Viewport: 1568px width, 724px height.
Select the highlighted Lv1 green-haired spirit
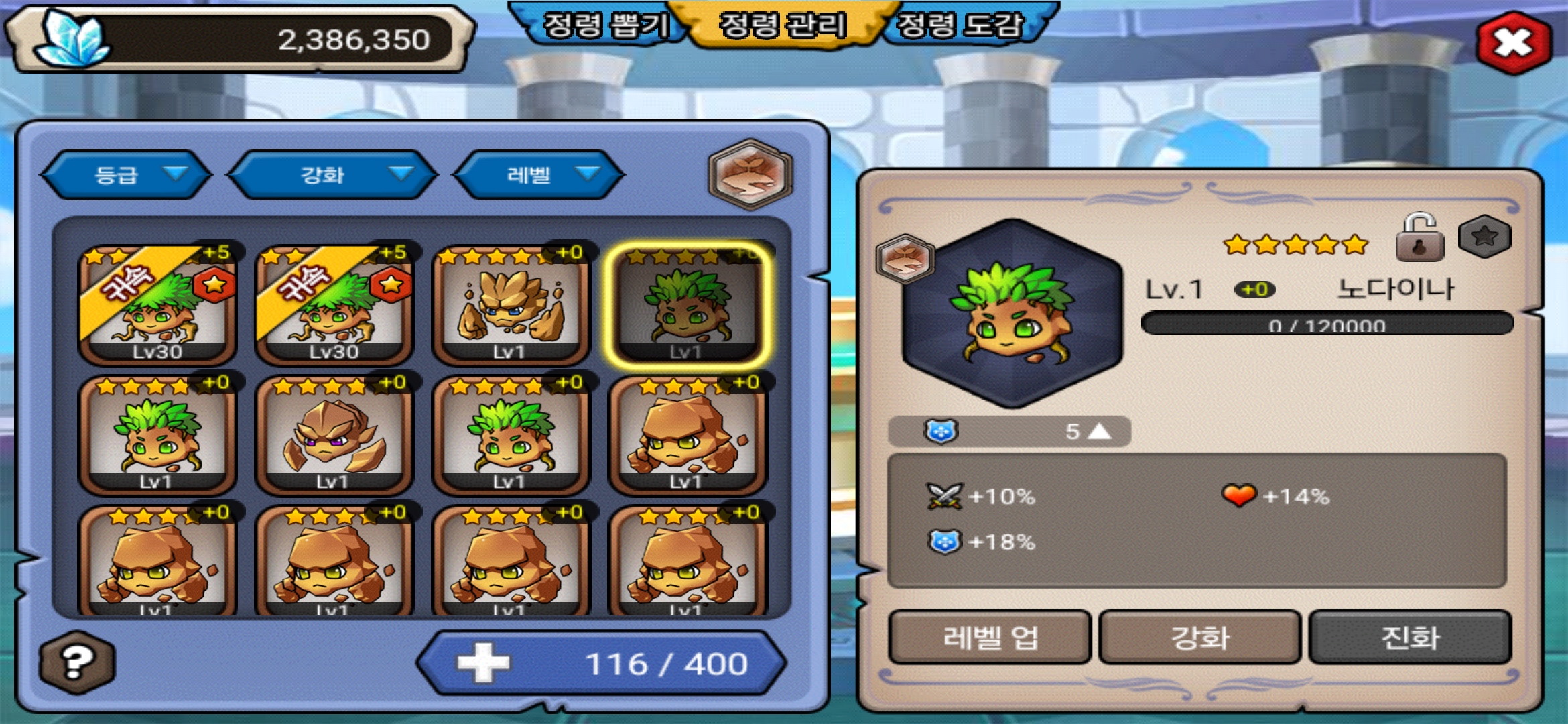pyautogui.click(x=688, y=305)
